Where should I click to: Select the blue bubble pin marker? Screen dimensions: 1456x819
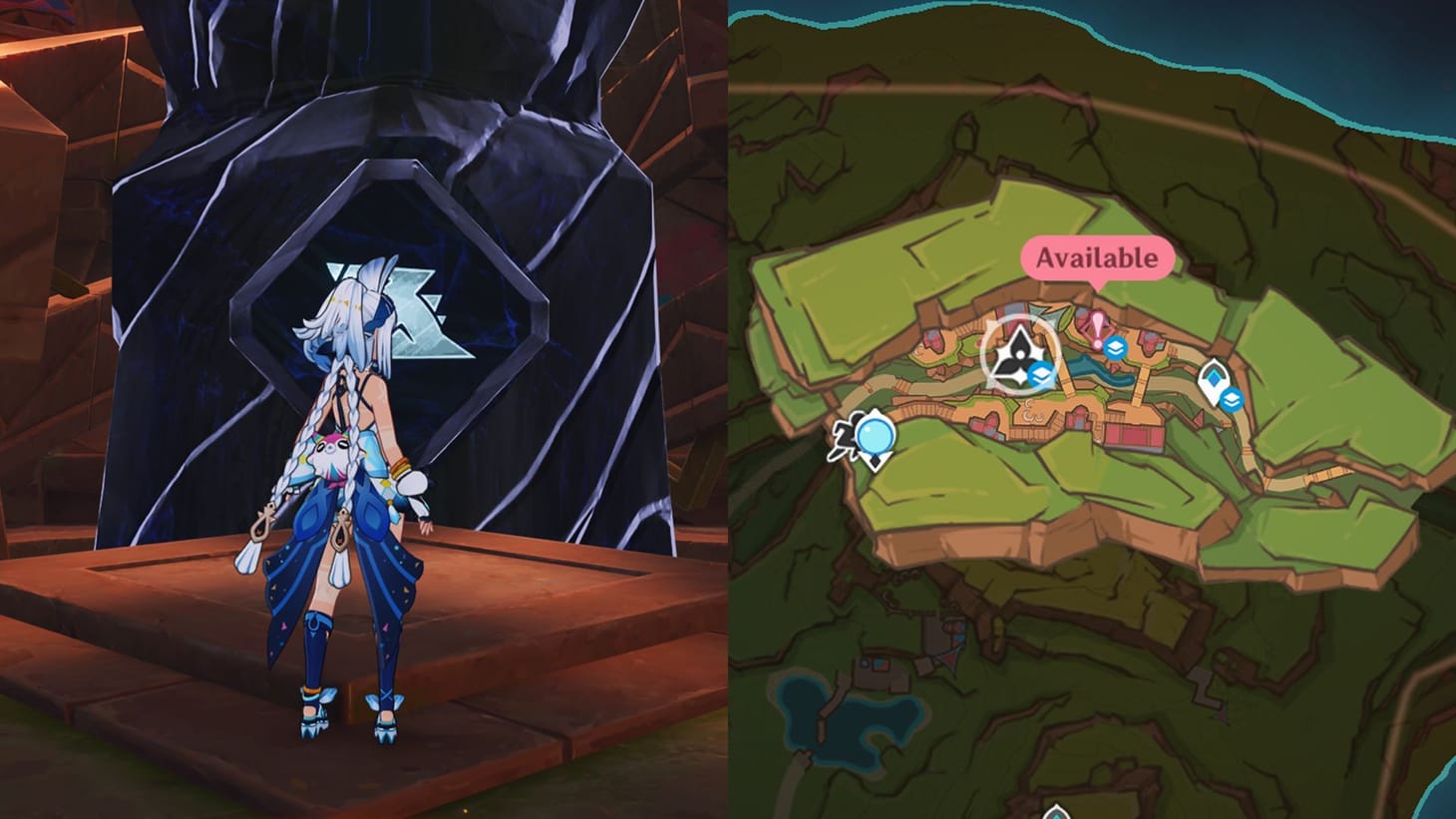pos(876,436)
